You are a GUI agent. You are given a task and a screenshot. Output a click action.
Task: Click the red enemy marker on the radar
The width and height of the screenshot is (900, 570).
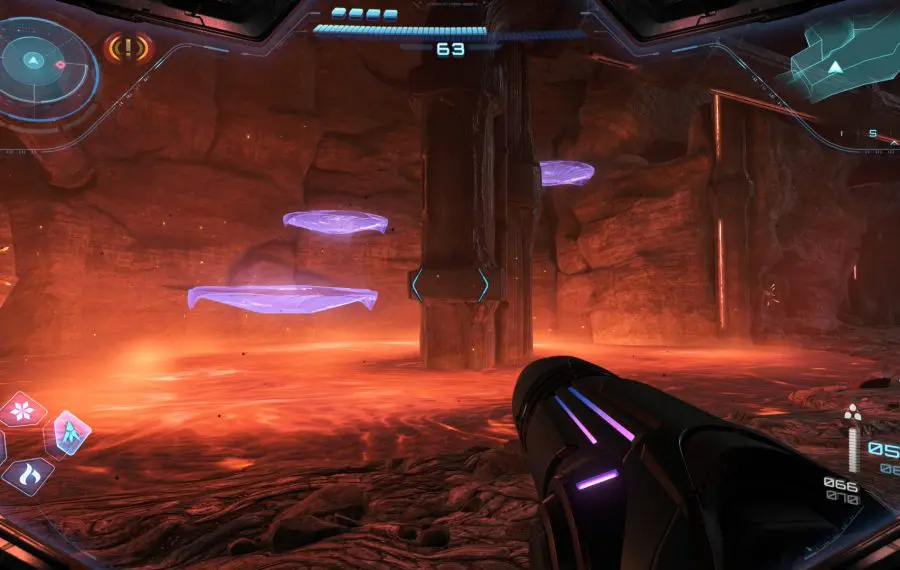(x=60, y=65)
